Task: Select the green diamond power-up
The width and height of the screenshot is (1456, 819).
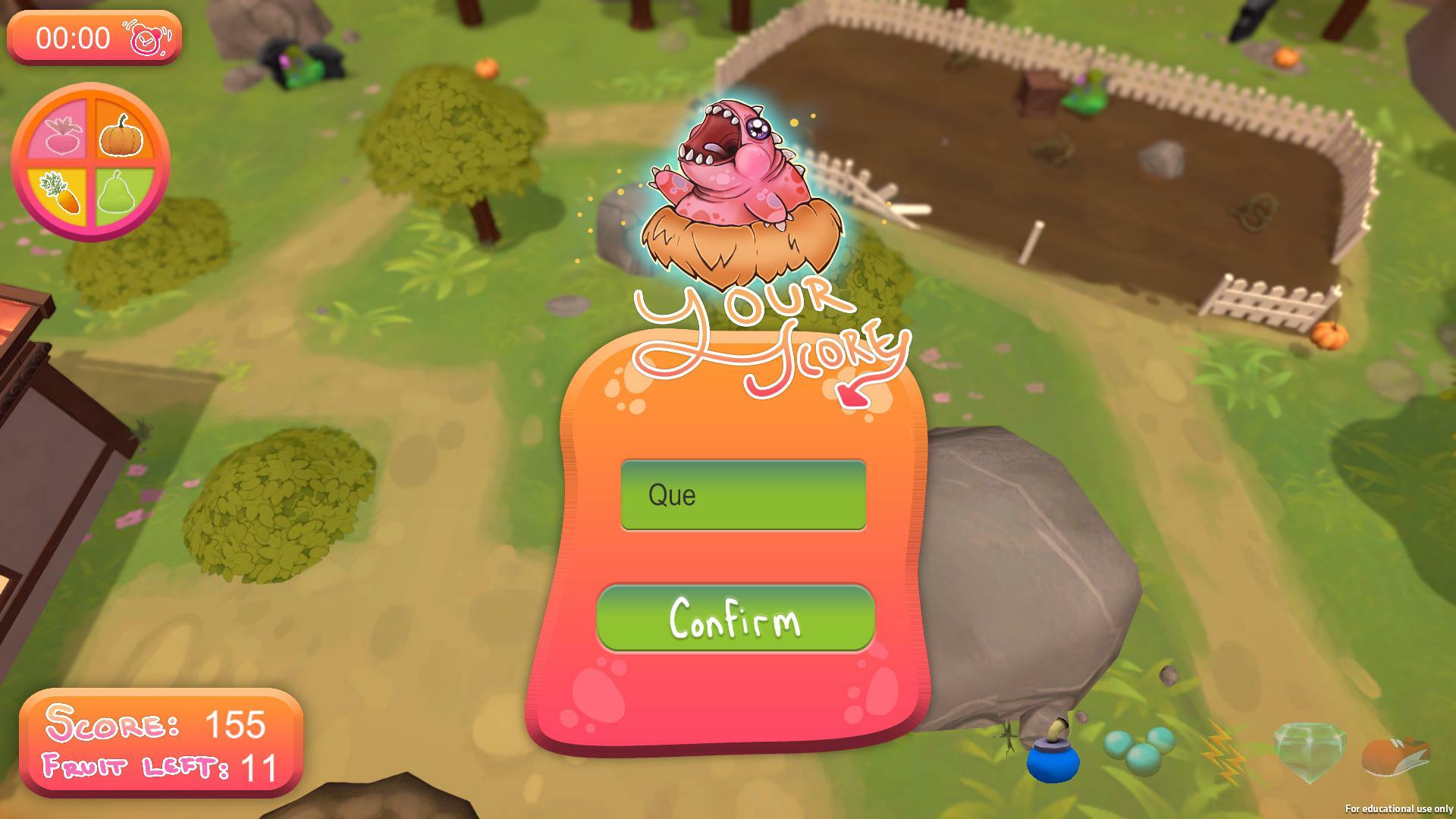Action: (1310, 751)
